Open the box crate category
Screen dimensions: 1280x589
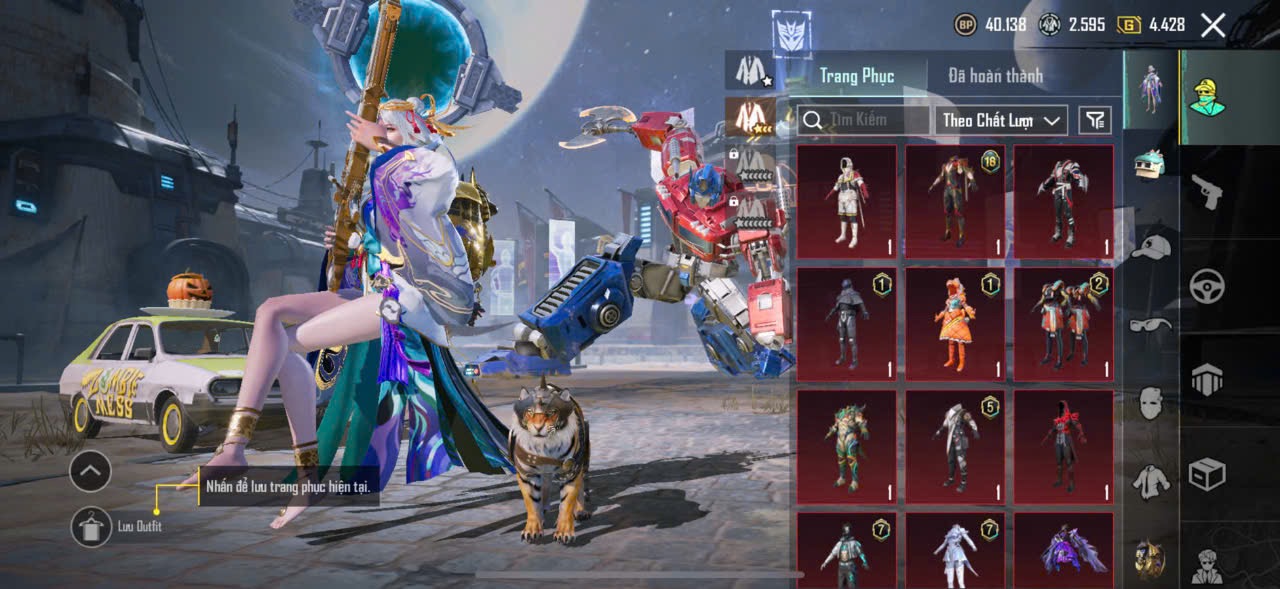[x=1207, y=474]
